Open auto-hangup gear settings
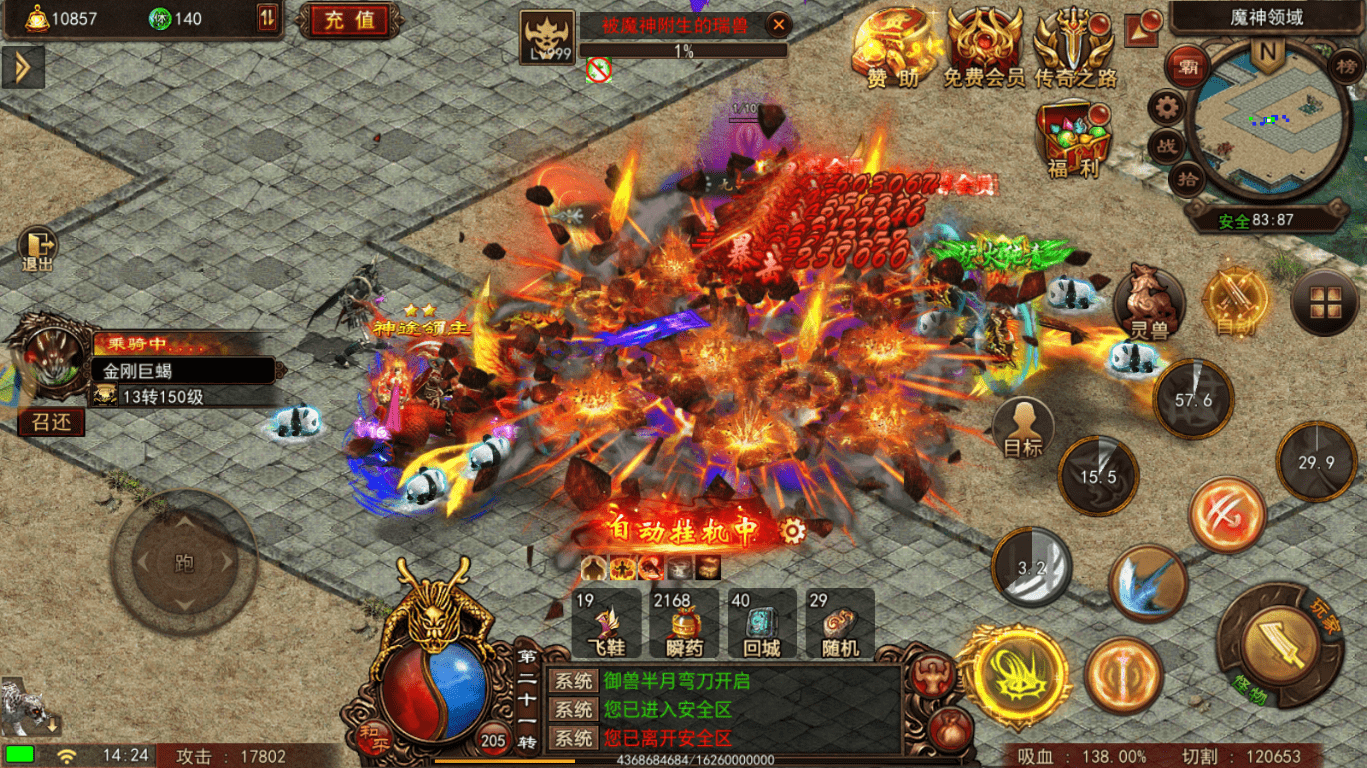 click(x=793, y=531)
